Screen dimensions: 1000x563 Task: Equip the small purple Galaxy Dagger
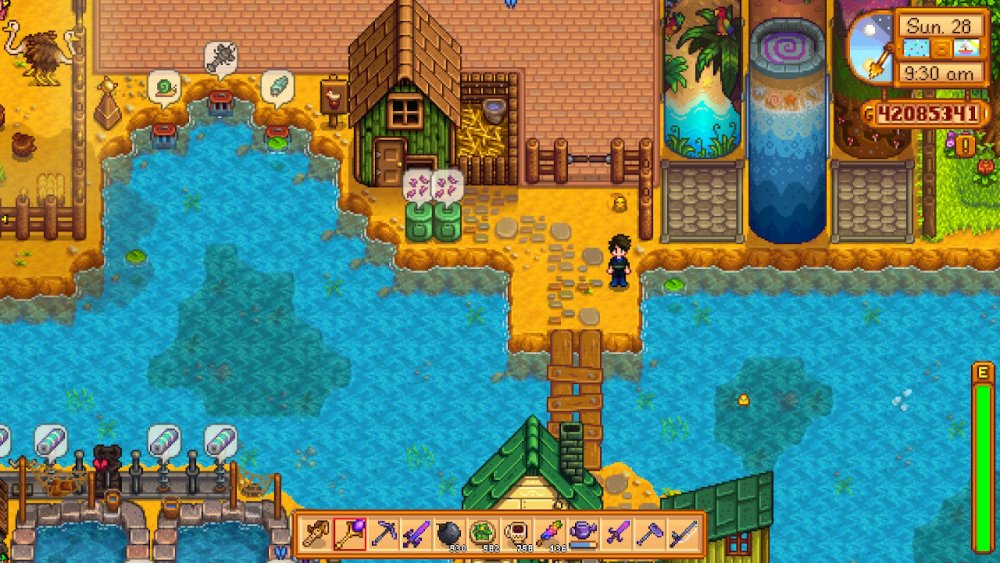[x=617, y=534]
